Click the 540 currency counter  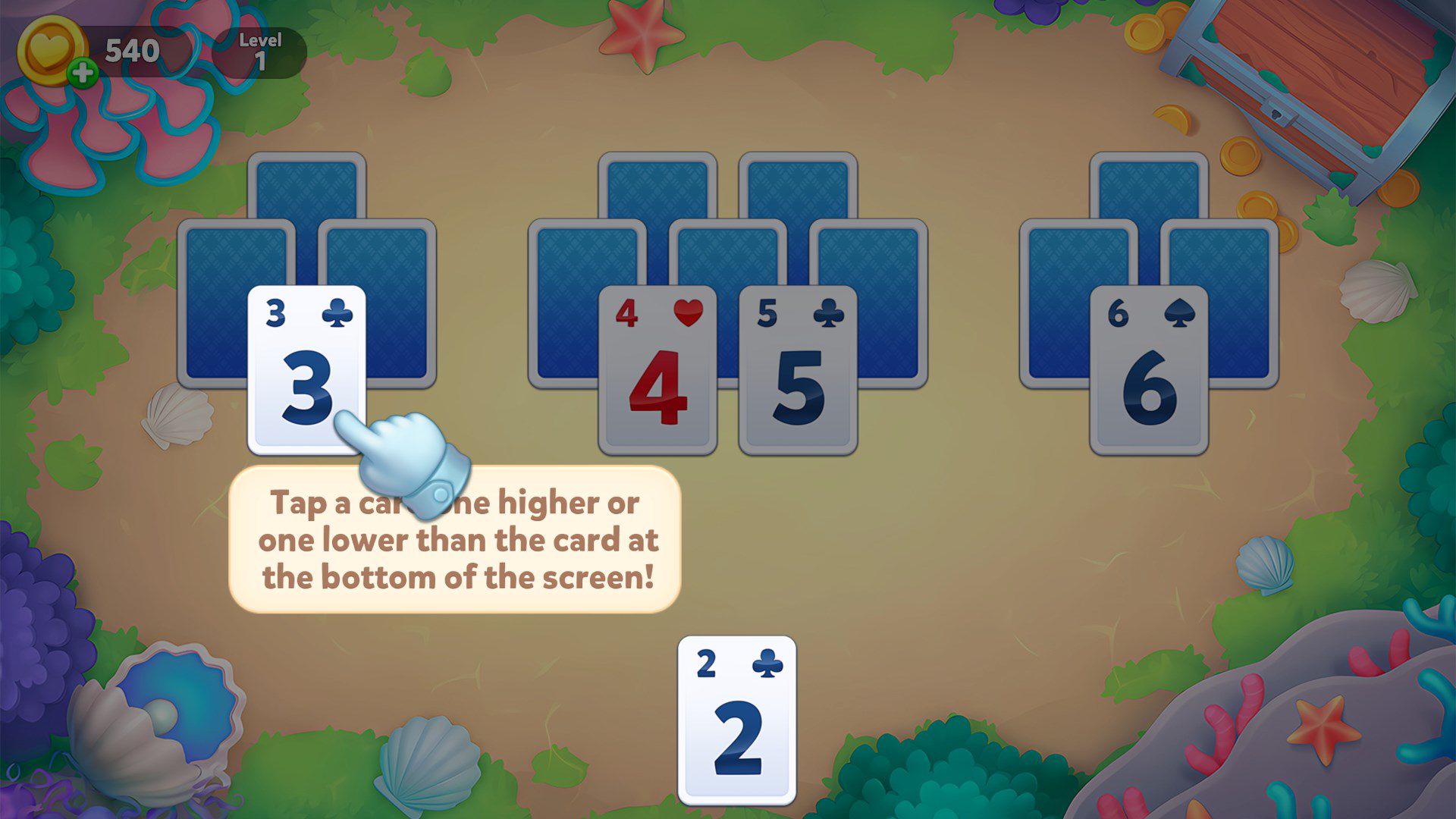130,52
